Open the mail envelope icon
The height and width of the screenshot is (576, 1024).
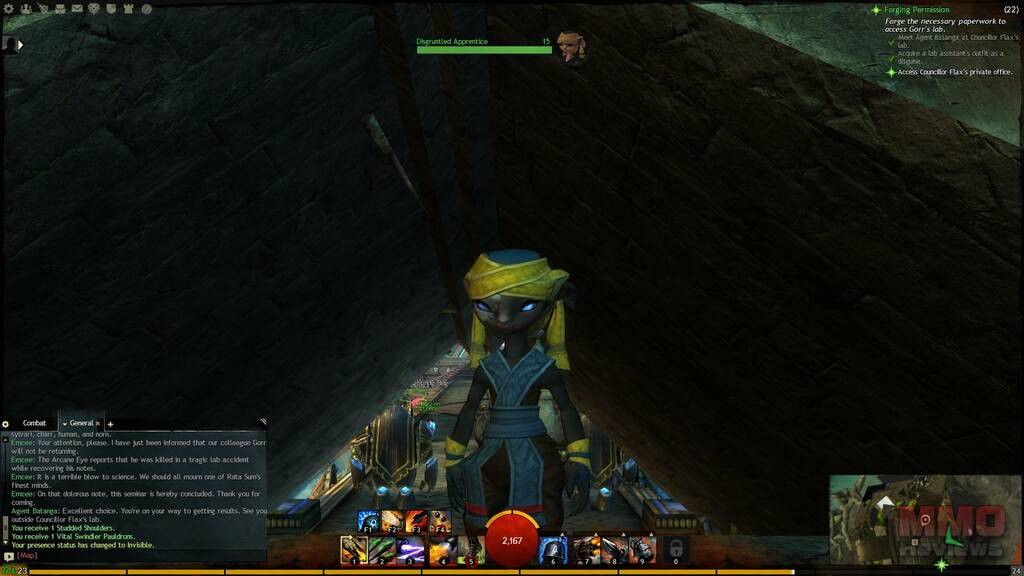[77, 9]
